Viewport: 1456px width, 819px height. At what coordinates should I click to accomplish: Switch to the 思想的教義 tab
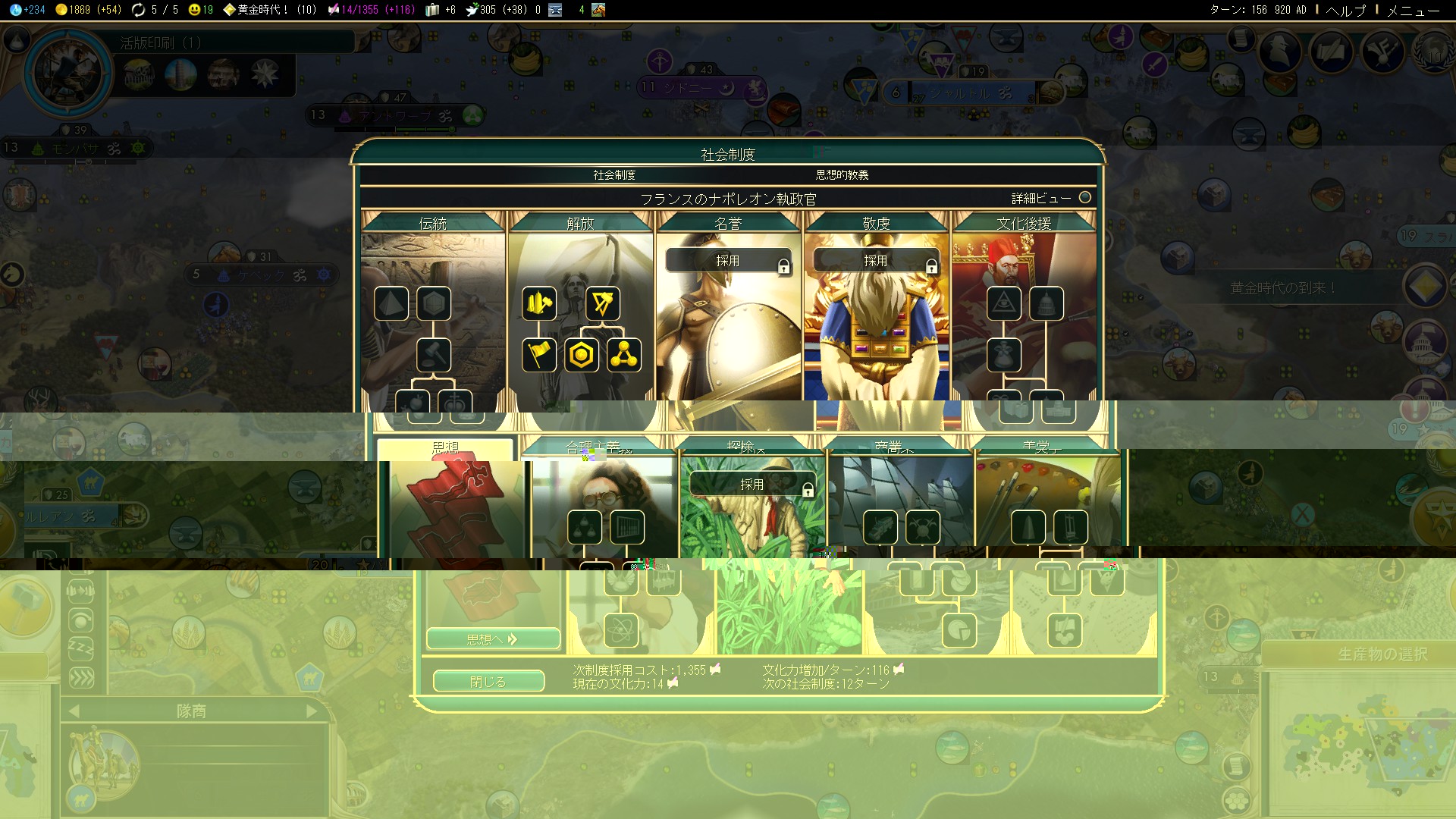pyautogui.click(x=842, y=175)
